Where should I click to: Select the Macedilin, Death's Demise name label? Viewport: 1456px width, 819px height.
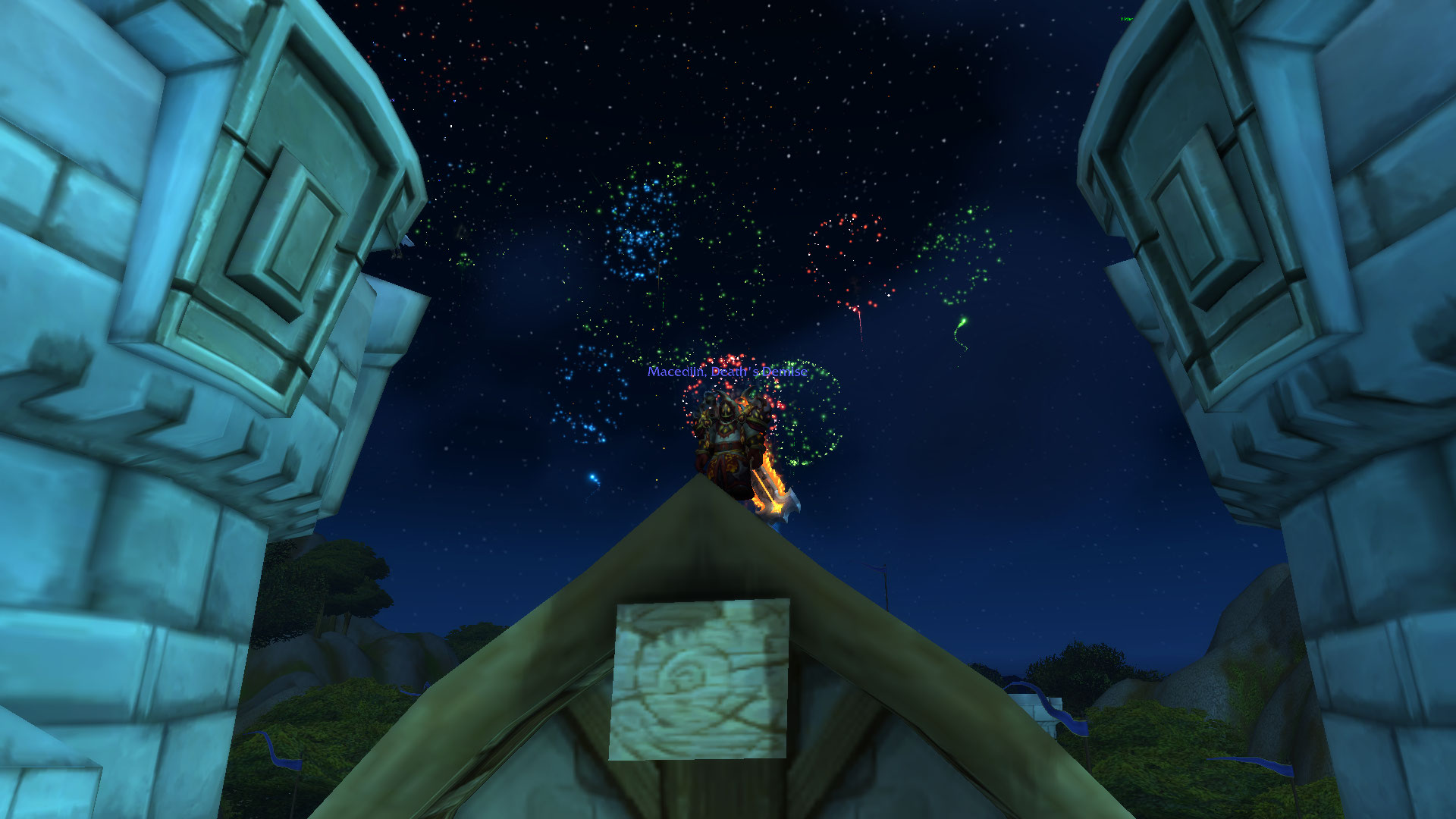(x=726, y=372)
